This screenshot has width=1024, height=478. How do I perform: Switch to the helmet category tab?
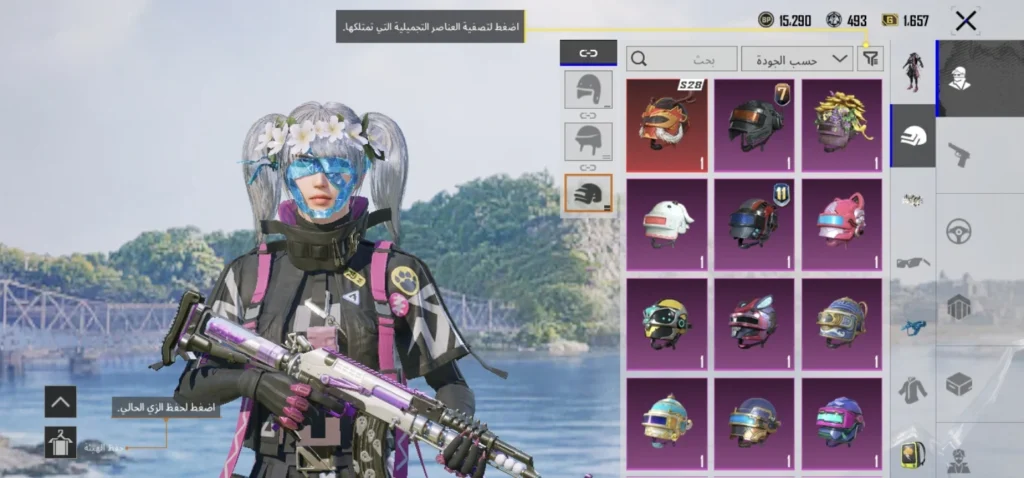[x=913, y=137]
